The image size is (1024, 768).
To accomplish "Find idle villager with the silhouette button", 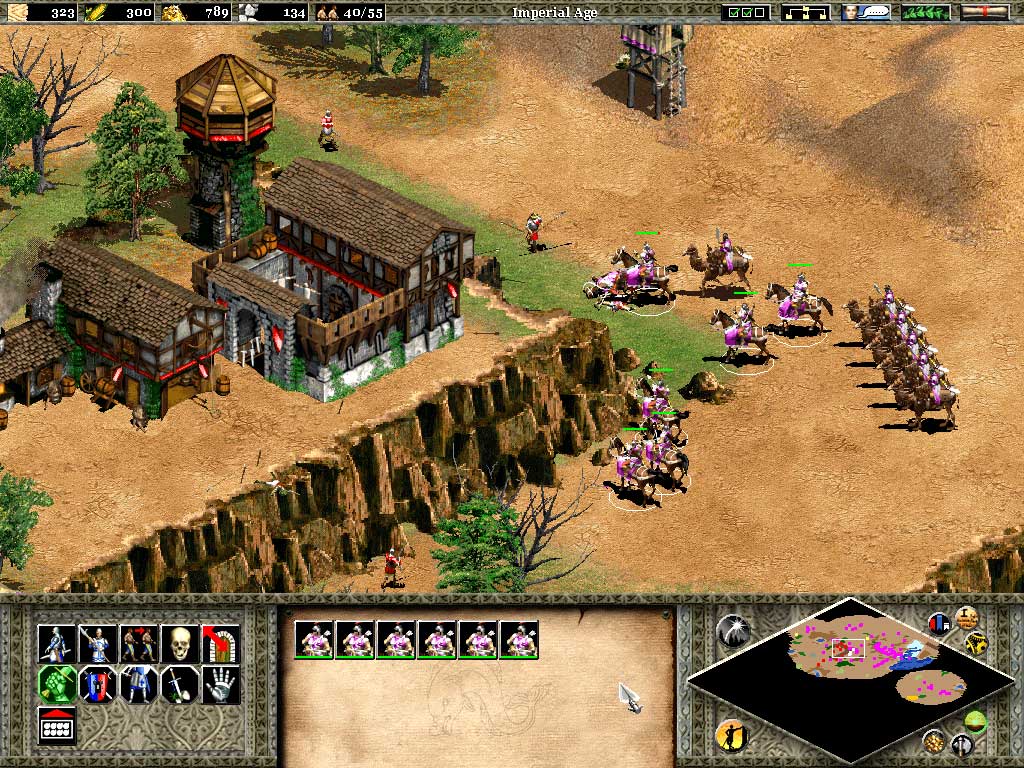I will [x=731, y=737].
